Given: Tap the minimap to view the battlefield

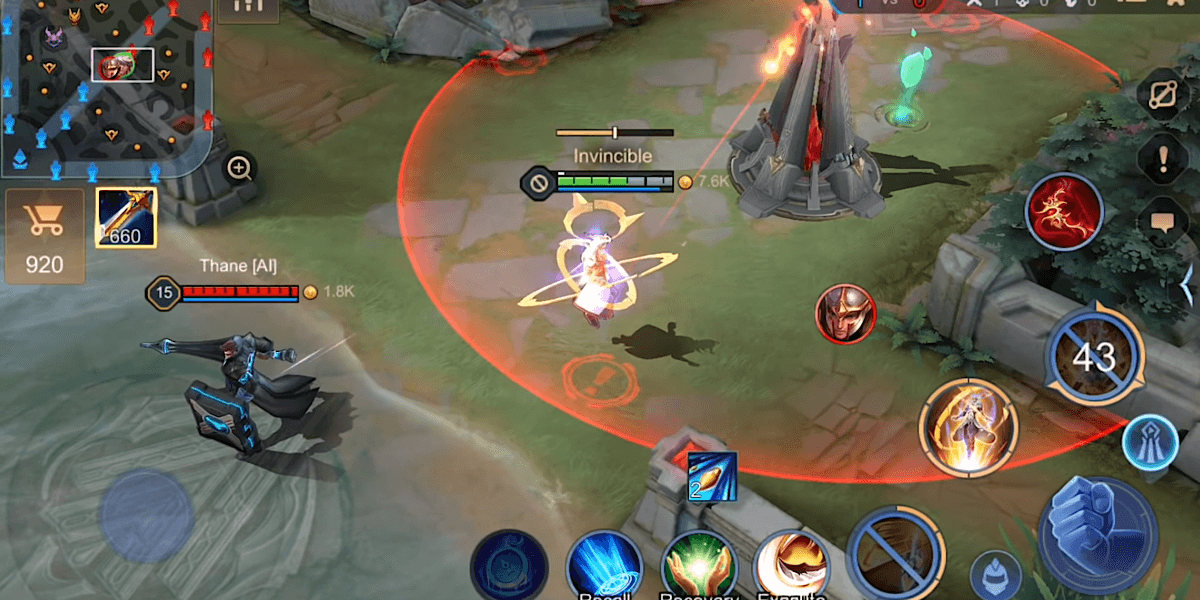Looking at the screenshot, I should [x=107, y=85].
